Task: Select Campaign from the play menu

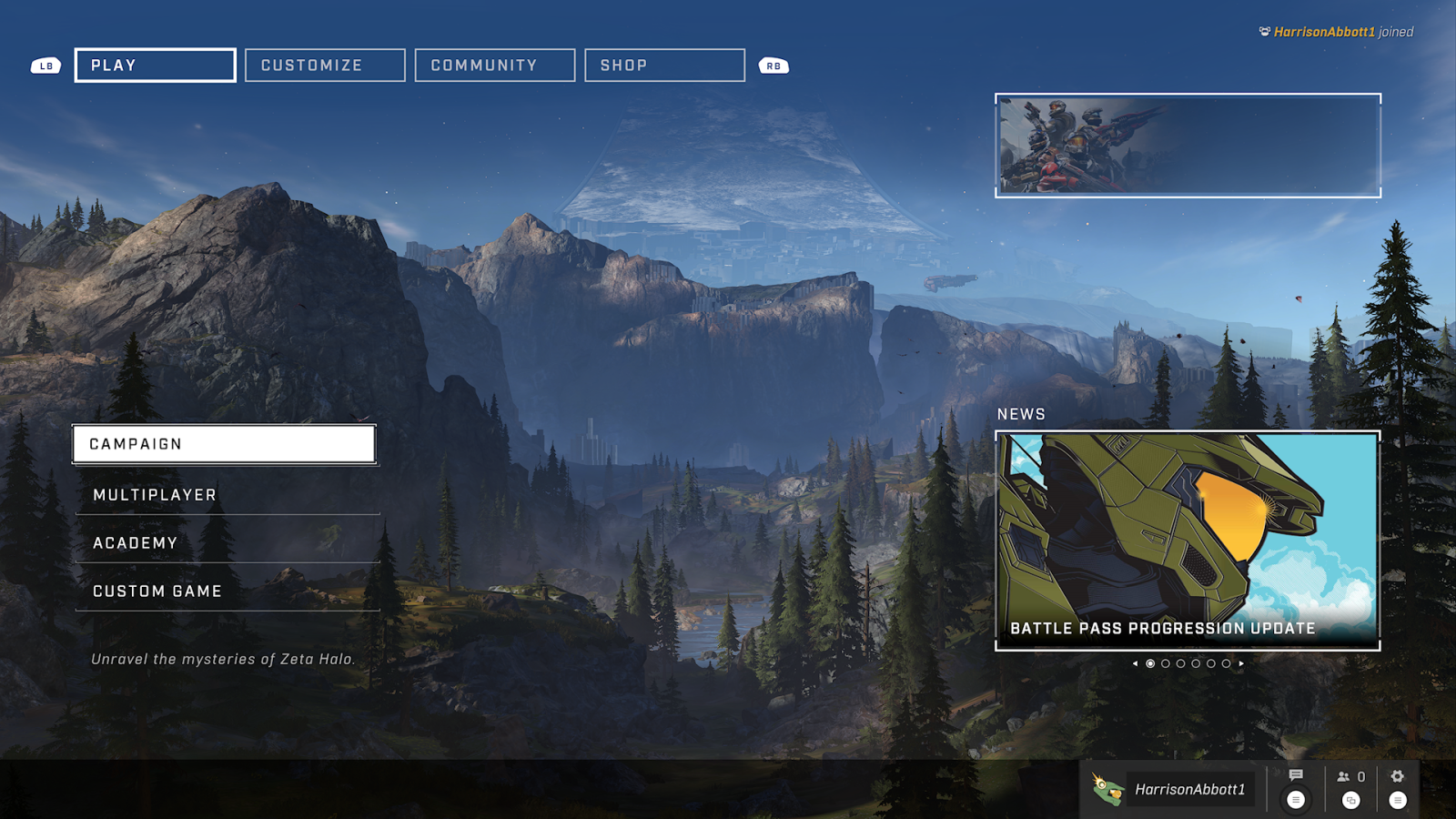Action: [x=224, y=444]
